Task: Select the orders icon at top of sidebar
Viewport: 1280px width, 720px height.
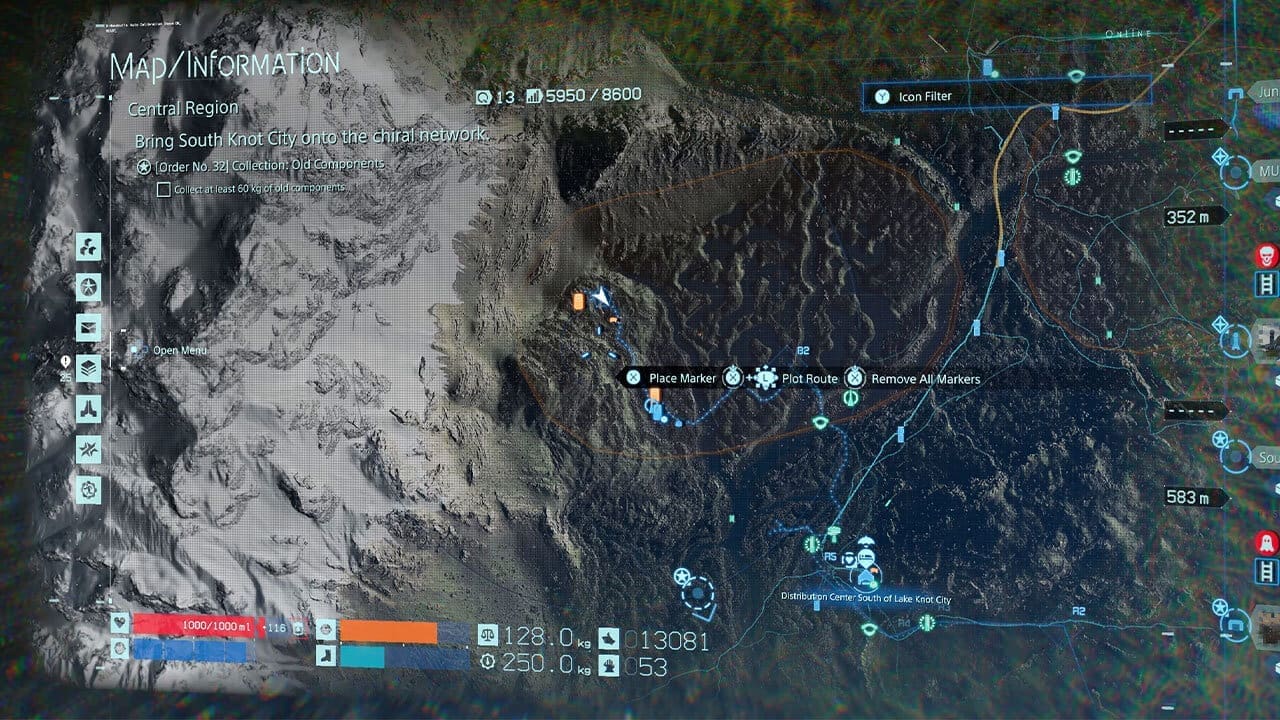Action: point(89,247)
